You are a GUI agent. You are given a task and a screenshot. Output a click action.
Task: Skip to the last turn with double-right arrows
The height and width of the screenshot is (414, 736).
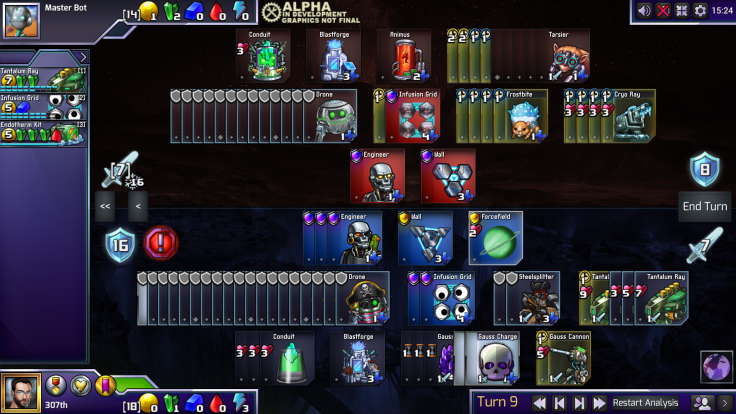coord(599,403)
